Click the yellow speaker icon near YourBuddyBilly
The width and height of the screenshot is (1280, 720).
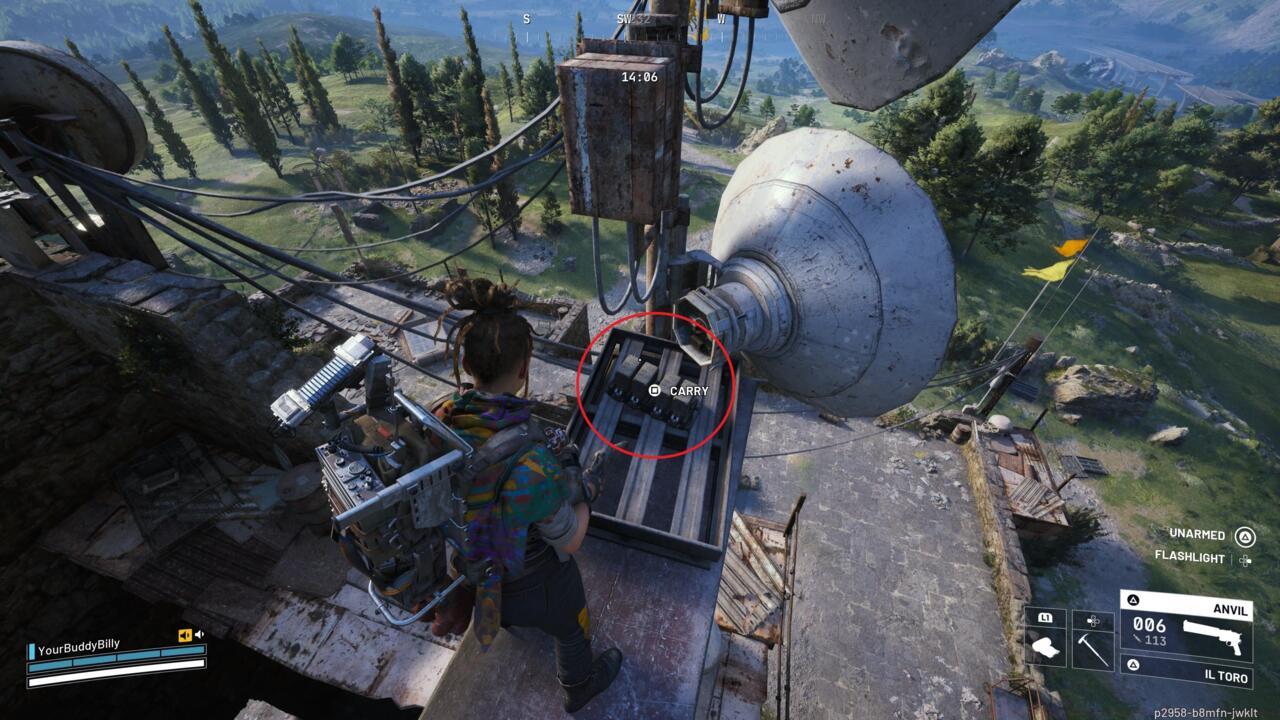coord(185,635)
